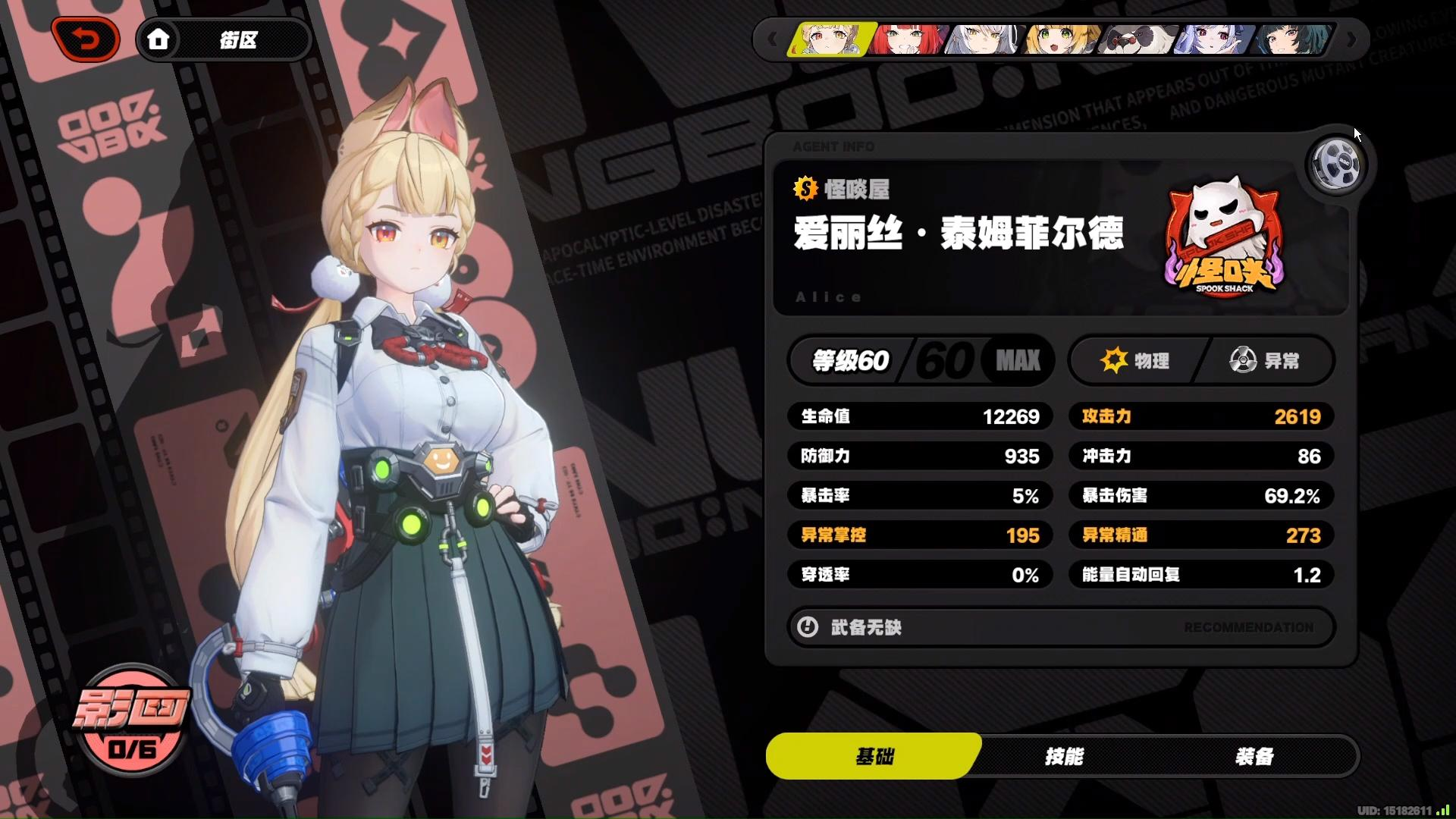Screen dimensions: 1456x819
Task: Switch to the 装备 equipment tab
Action: 1254,756
